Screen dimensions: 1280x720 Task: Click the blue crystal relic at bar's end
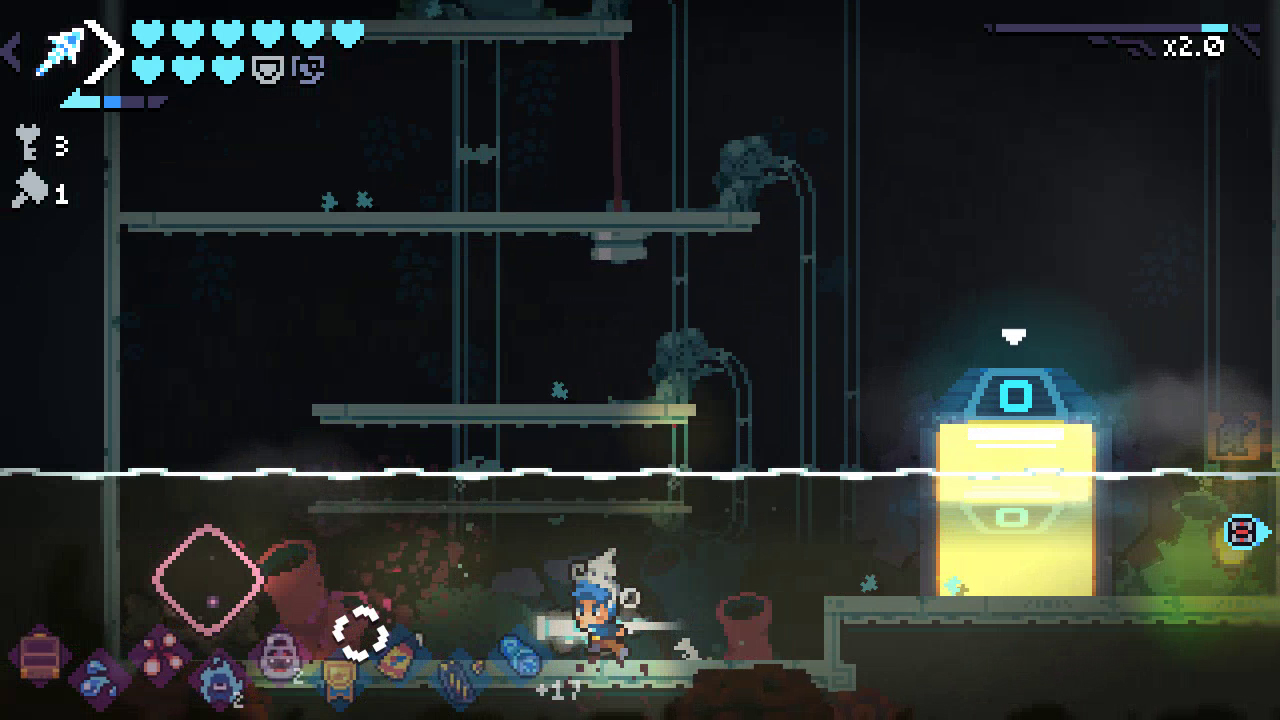tap(518, 656)
